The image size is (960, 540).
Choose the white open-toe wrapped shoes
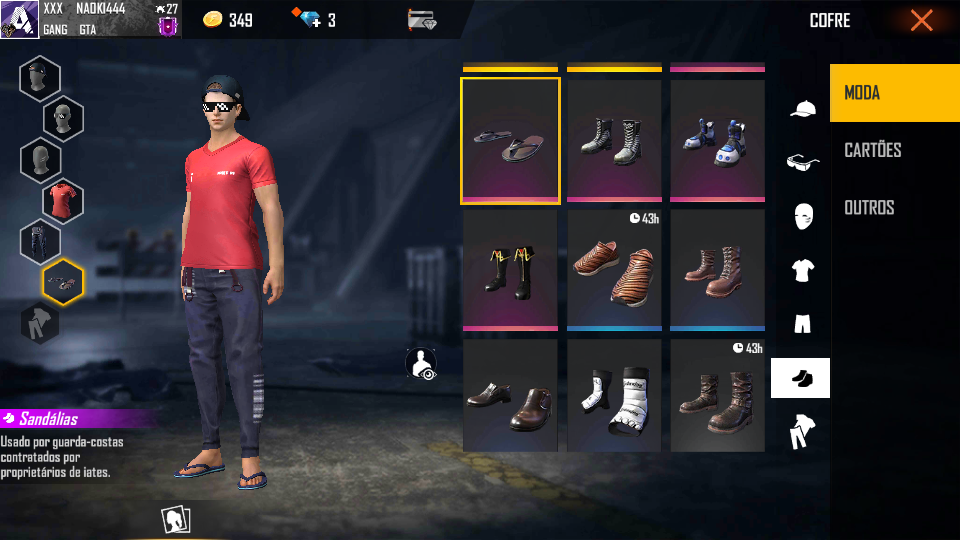coord(614,398)
